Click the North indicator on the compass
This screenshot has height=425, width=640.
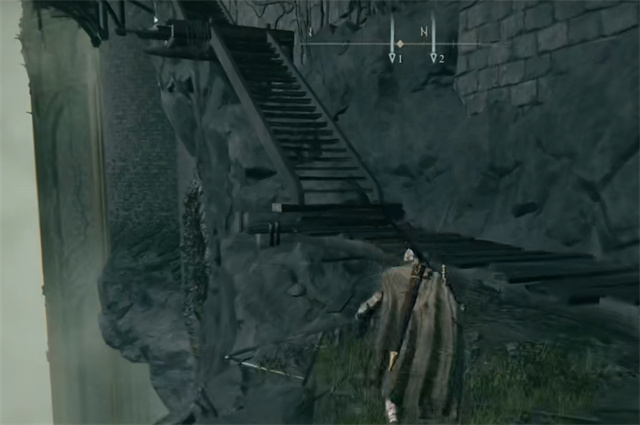(x=423, y=32)
